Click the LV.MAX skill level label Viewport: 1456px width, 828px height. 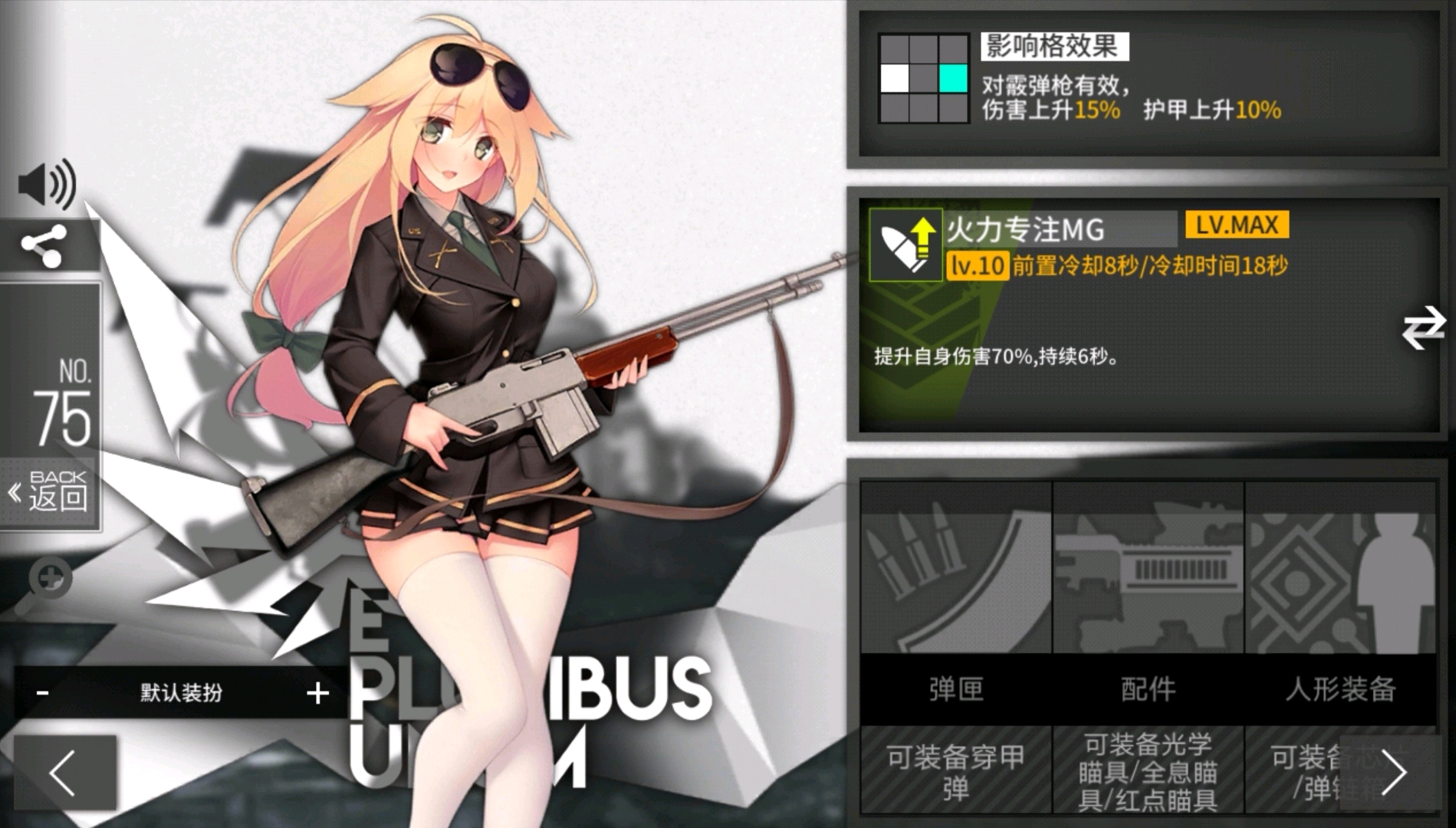1237,225
